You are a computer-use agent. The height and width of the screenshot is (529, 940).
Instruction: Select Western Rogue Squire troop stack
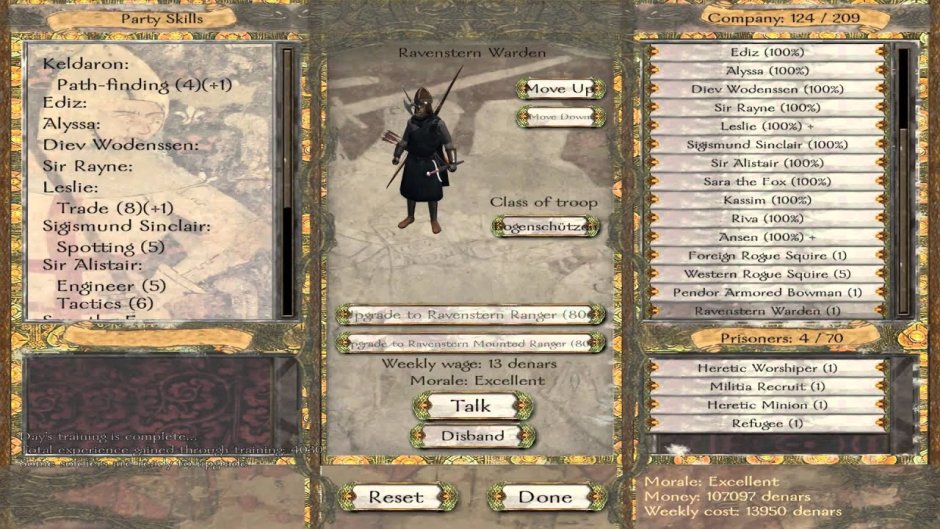click(x=768, y=274)
